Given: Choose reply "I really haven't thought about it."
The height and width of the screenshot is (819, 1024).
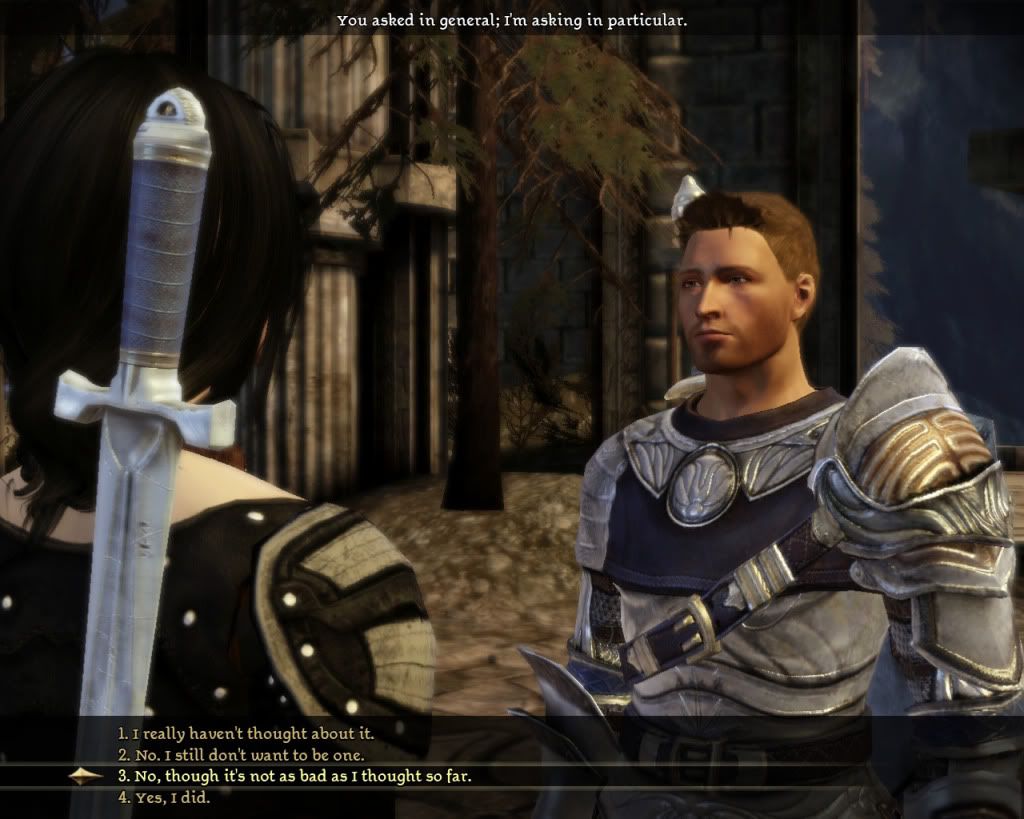Looking at the screenshot, I should (x=246, y=733).
